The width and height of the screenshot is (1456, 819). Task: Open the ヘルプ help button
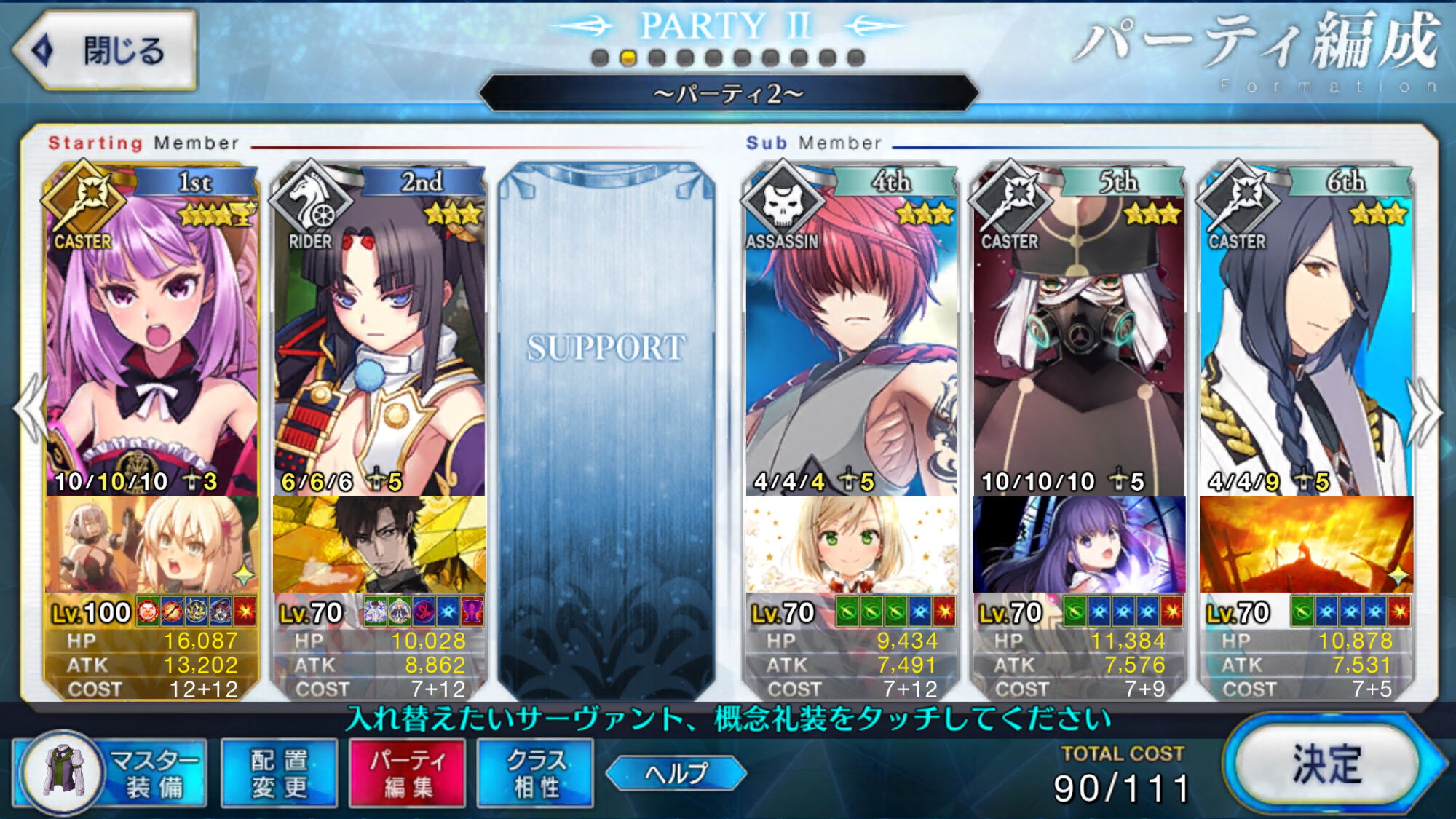676,772
